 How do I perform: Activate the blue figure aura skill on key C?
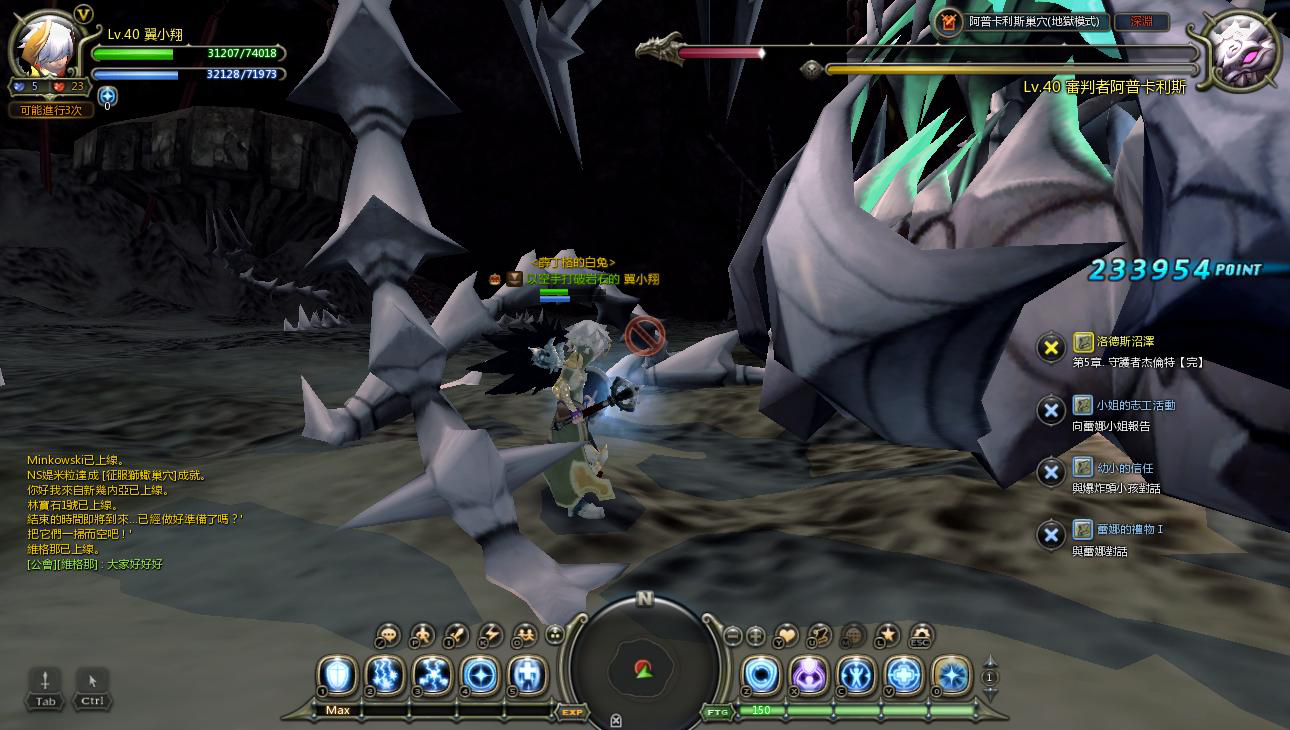click(857, 675)
